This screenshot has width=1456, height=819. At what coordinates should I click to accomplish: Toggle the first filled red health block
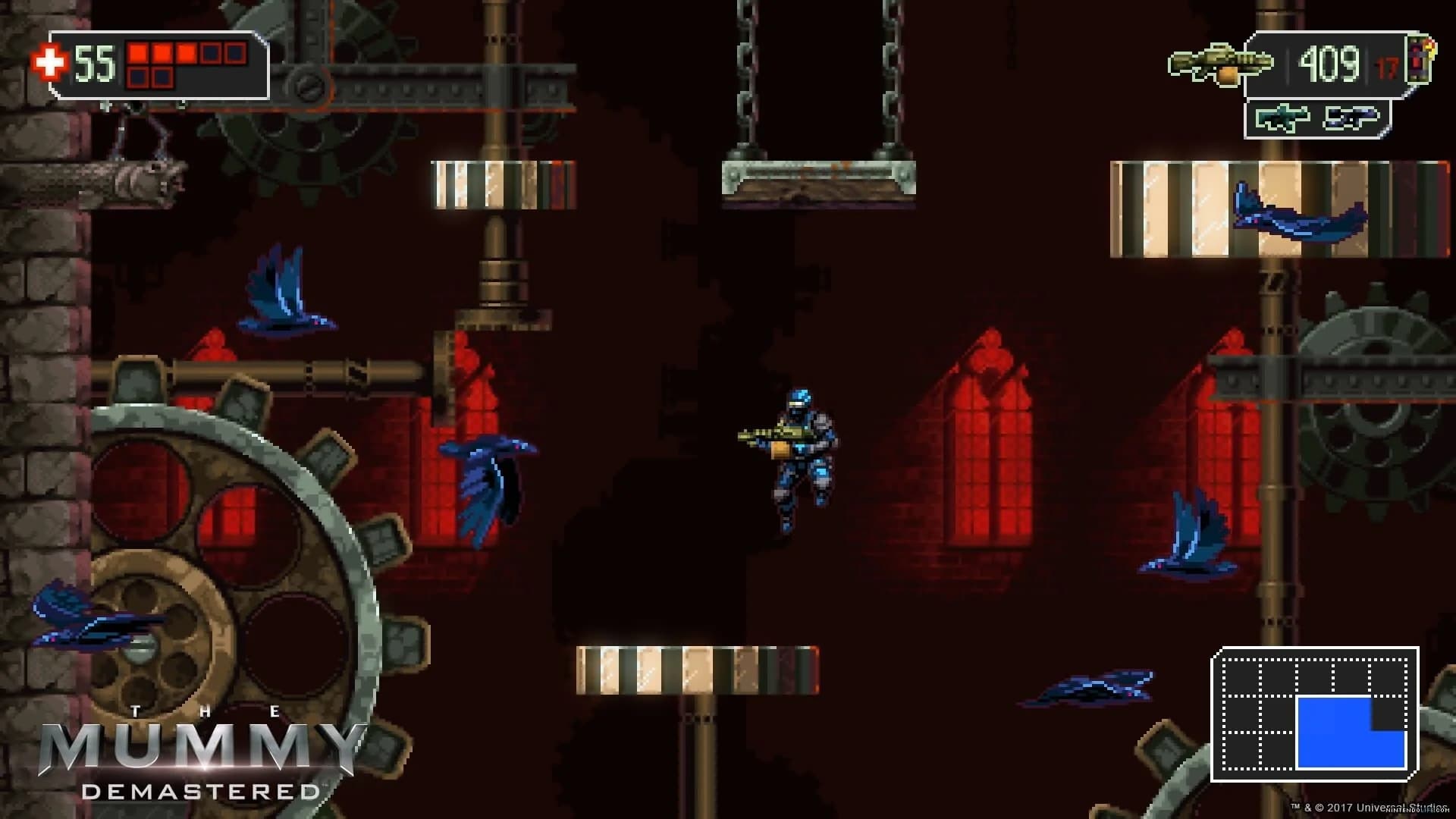[x=139, y=53]
